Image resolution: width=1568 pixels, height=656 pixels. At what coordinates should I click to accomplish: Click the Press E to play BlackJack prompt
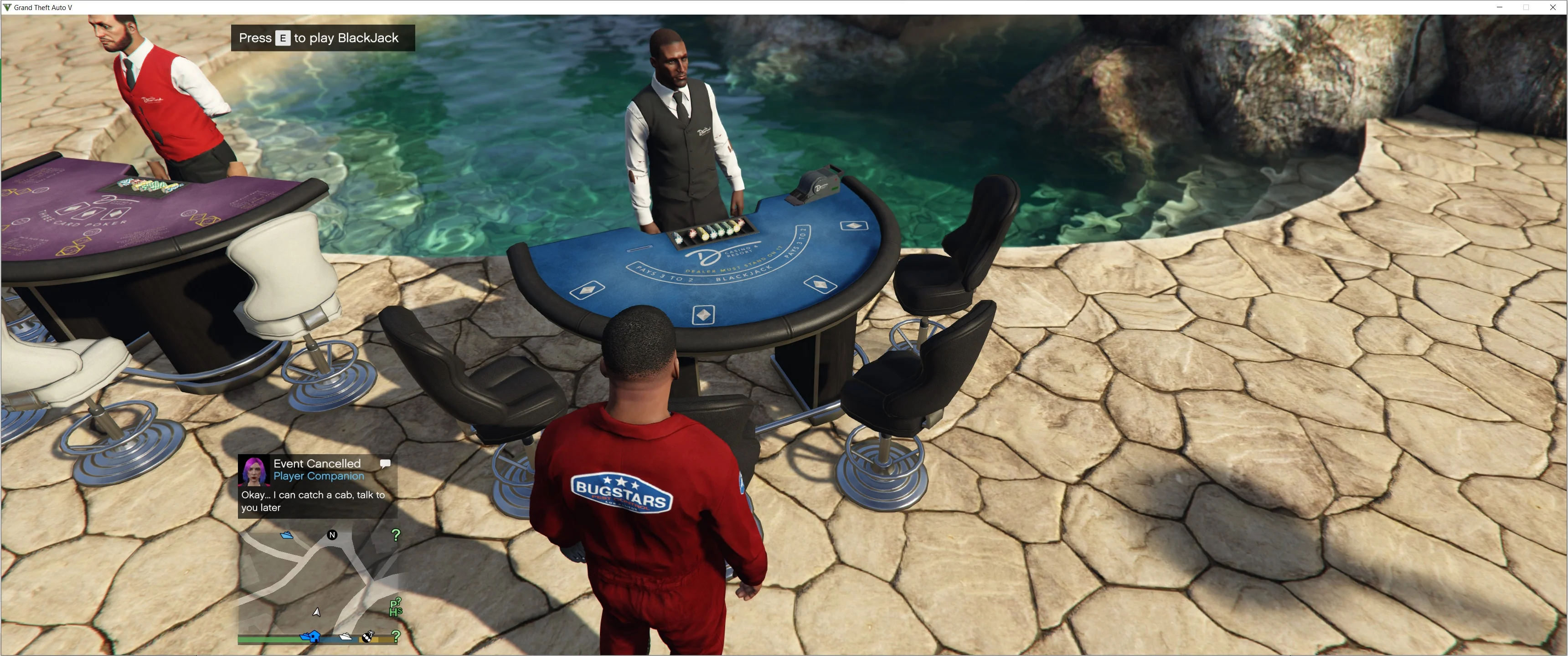(x=323, y=38)
